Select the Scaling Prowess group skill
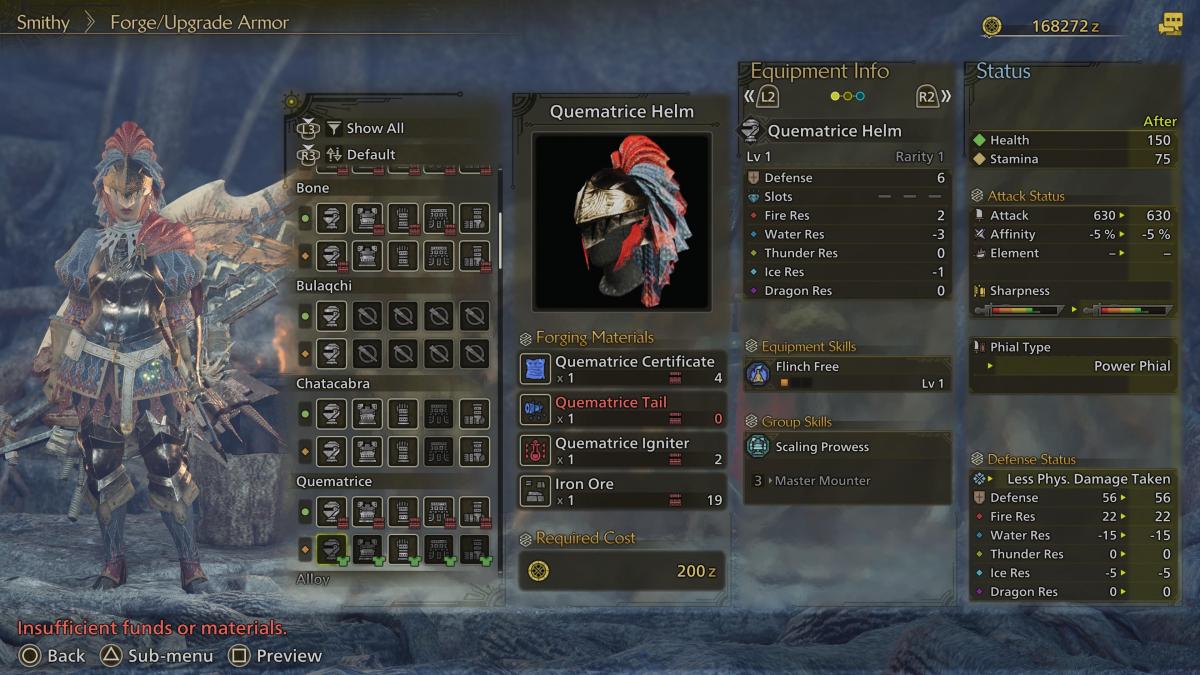Image resolution: width=1200 pixels, height=675 pixels. pos(846,447)
